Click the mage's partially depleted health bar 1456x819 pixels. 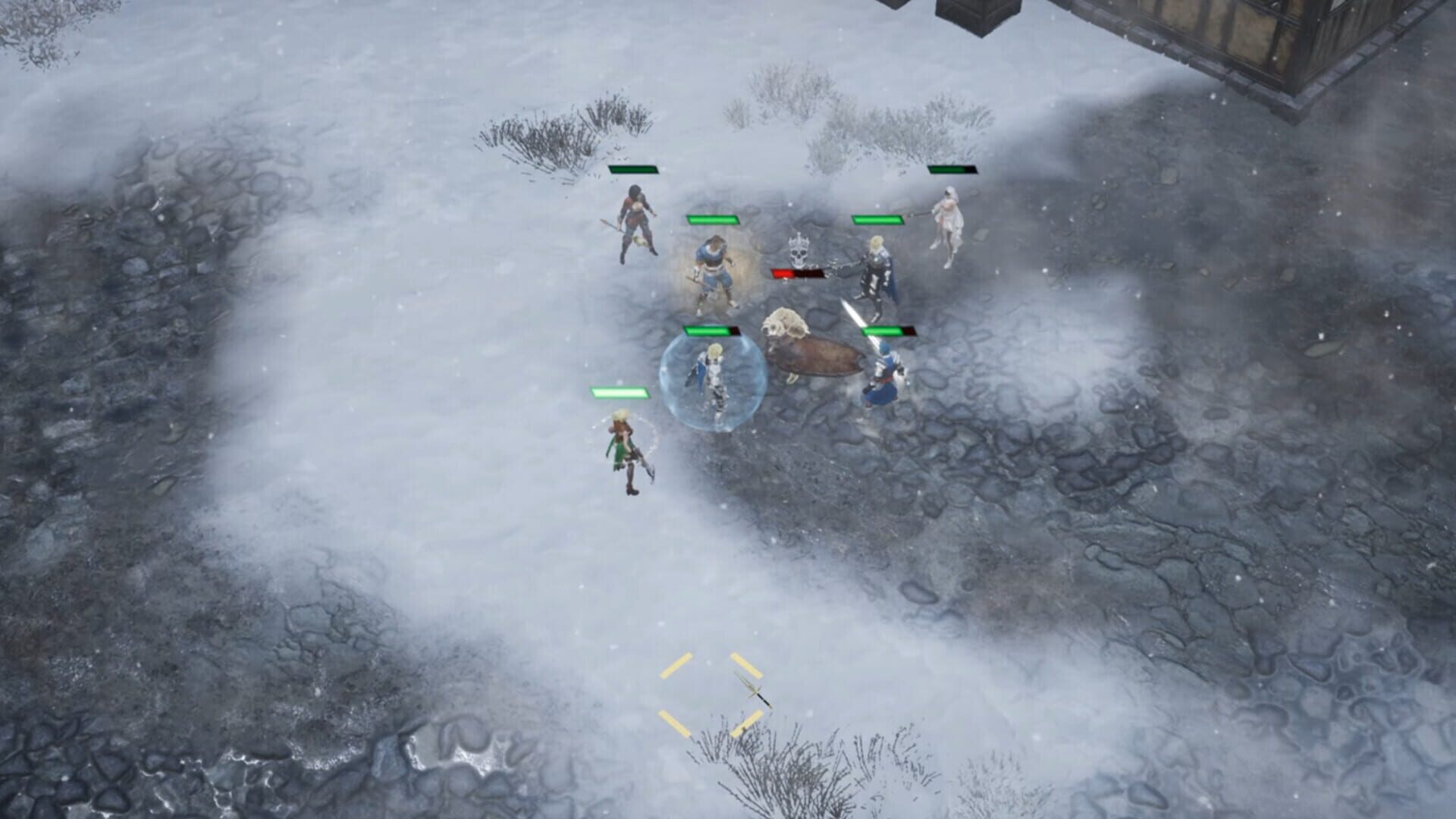coord(891,330)
